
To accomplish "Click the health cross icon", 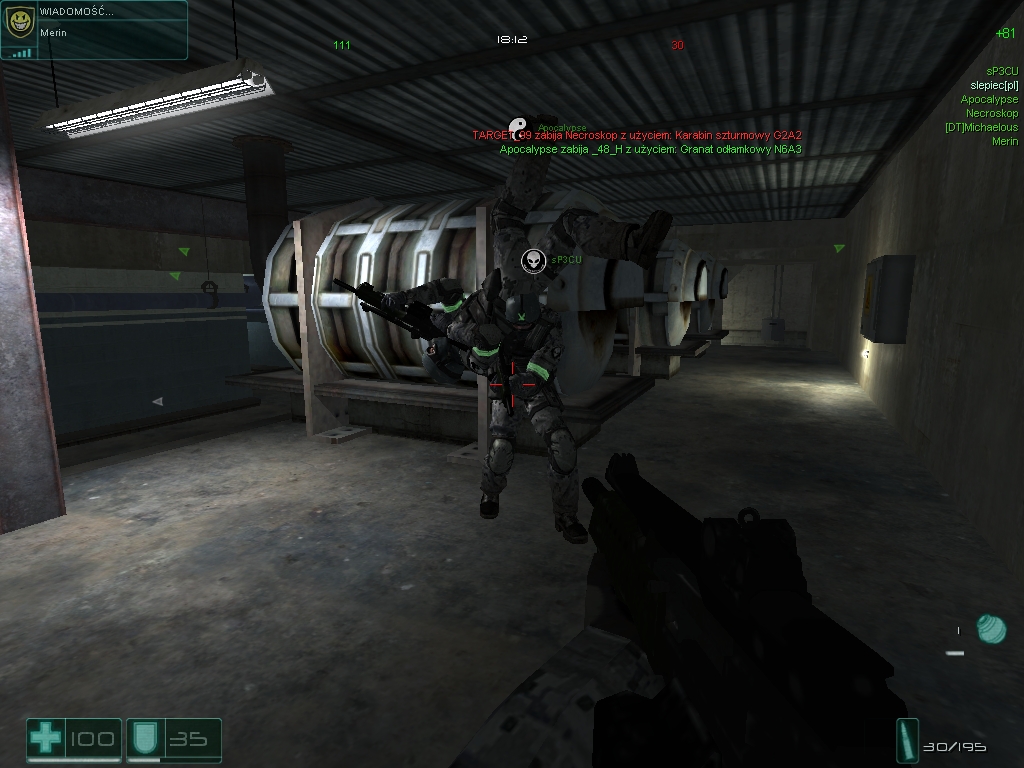I will tap(45, 739).
